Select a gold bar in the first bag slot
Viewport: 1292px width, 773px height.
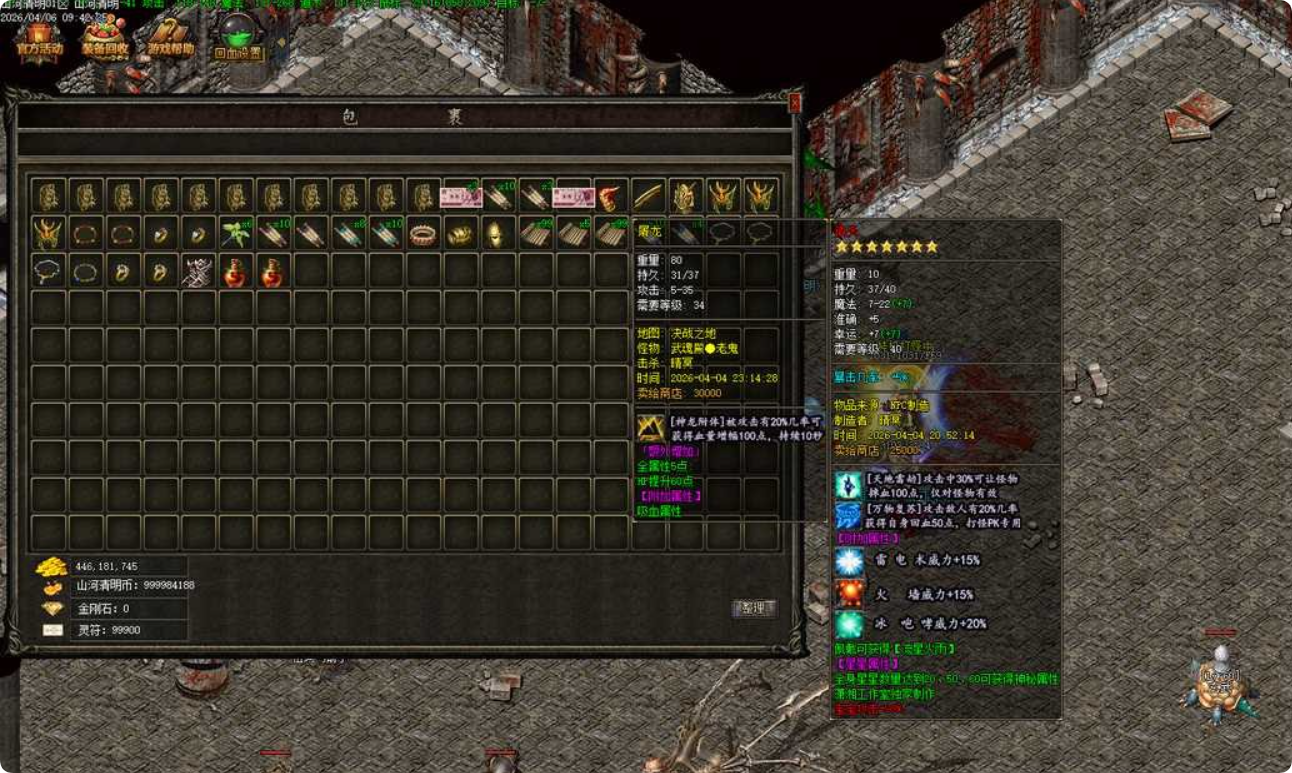click(x=47, y=195)
